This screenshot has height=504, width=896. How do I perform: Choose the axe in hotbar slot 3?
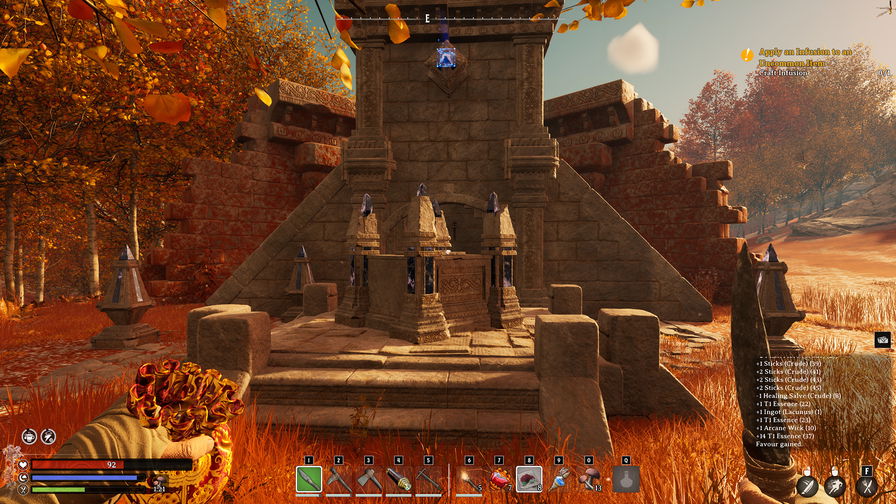369,480
